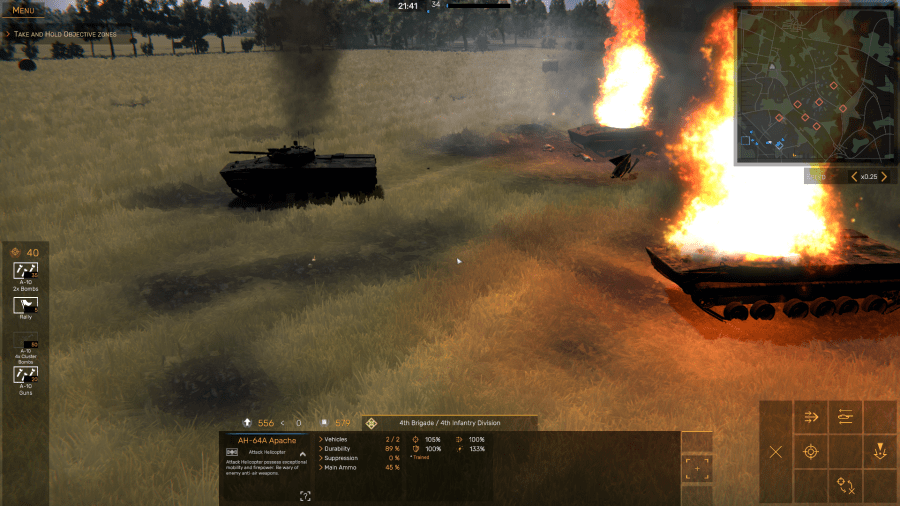Collapse the AH-64A Apache description panel
Image resolution: width=900 pixels, height=506 pixels.
click(x=302, y=453)
